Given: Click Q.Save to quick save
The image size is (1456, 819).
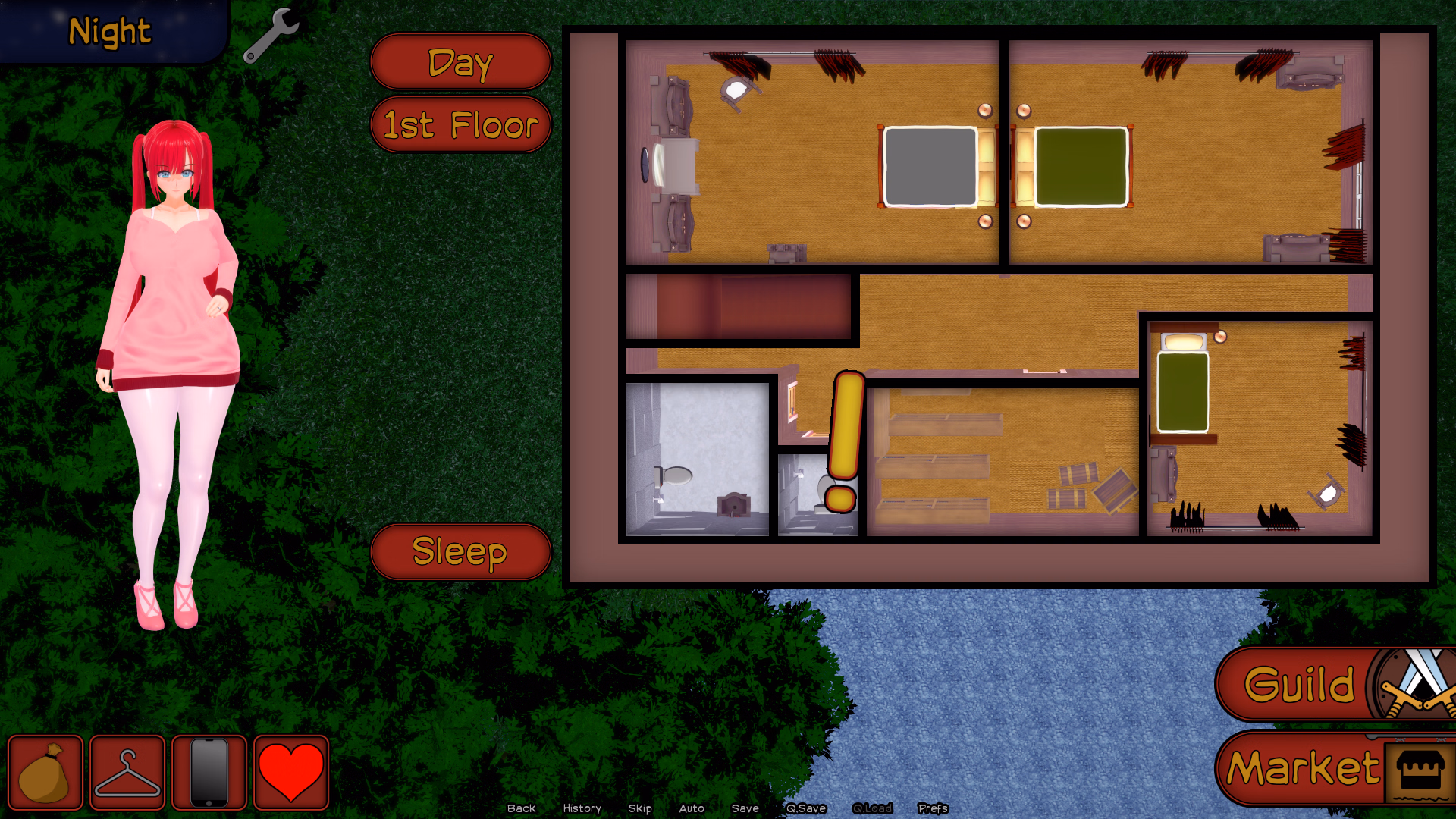Looking at the screenshot, I should point(806,808).
